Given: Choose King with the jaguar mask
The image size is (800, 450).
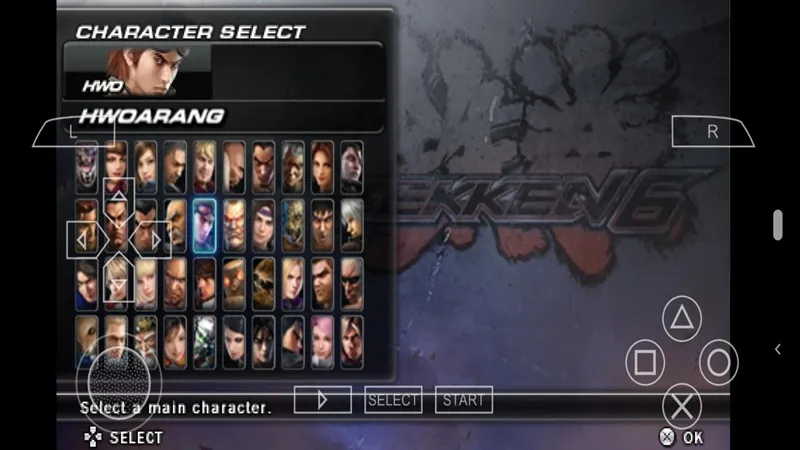Looking at the screenshot, I should coord(263,283).
